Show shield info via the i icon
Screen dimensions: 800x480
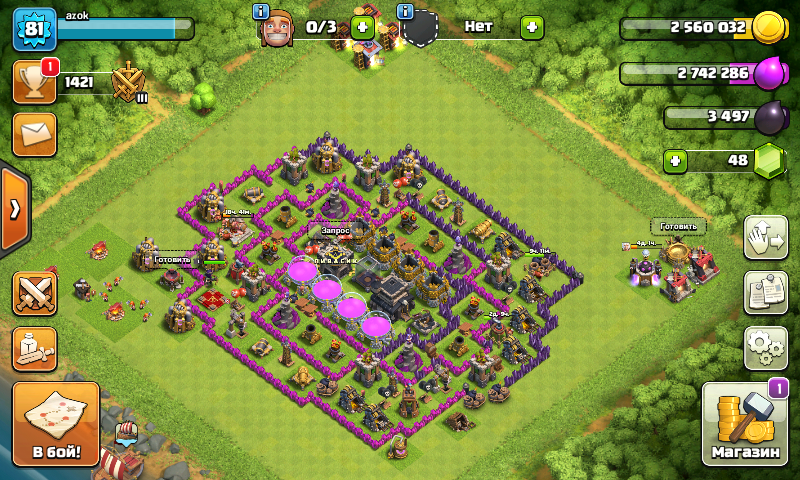tap(405, 11)
